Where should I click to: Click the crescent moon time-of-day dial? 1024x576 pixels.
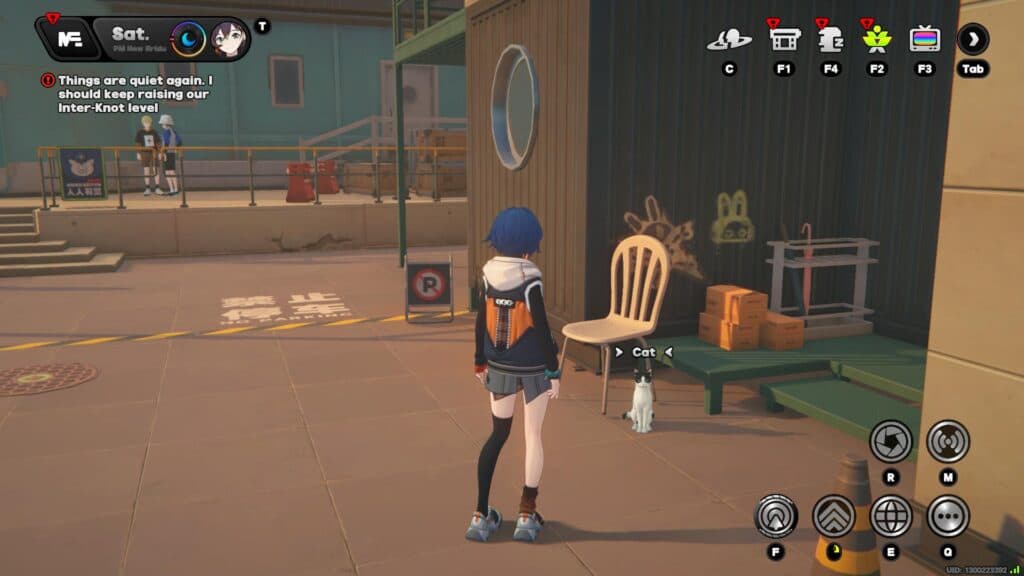(x=188, y=40)
